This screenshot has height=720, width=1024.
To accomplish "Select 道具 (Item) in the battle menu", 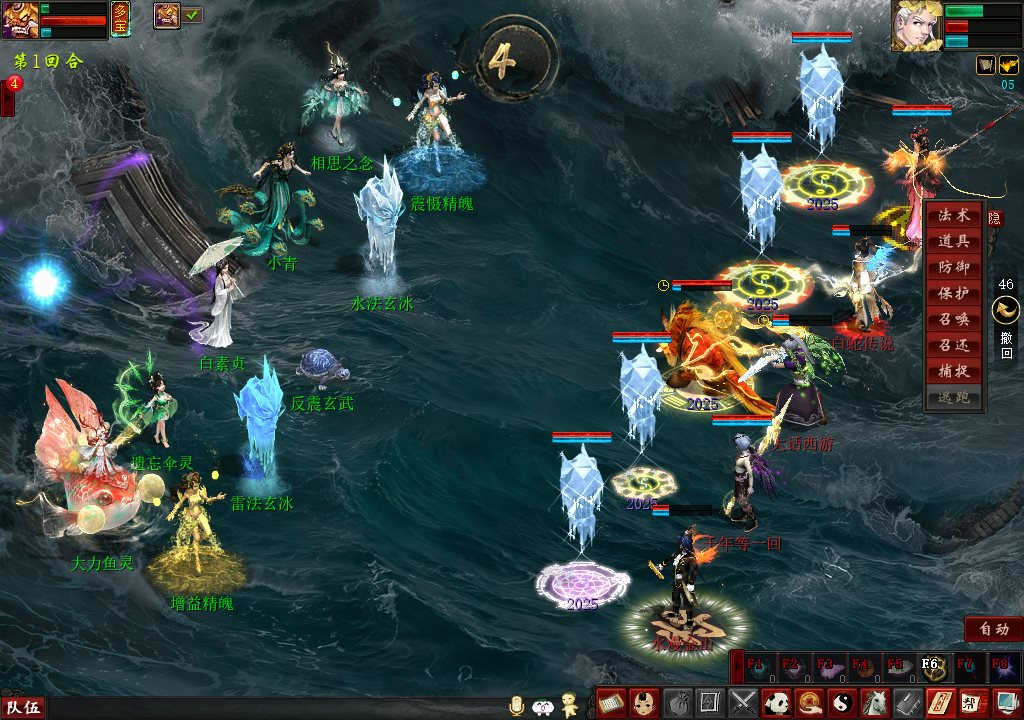I will point(954,242).
